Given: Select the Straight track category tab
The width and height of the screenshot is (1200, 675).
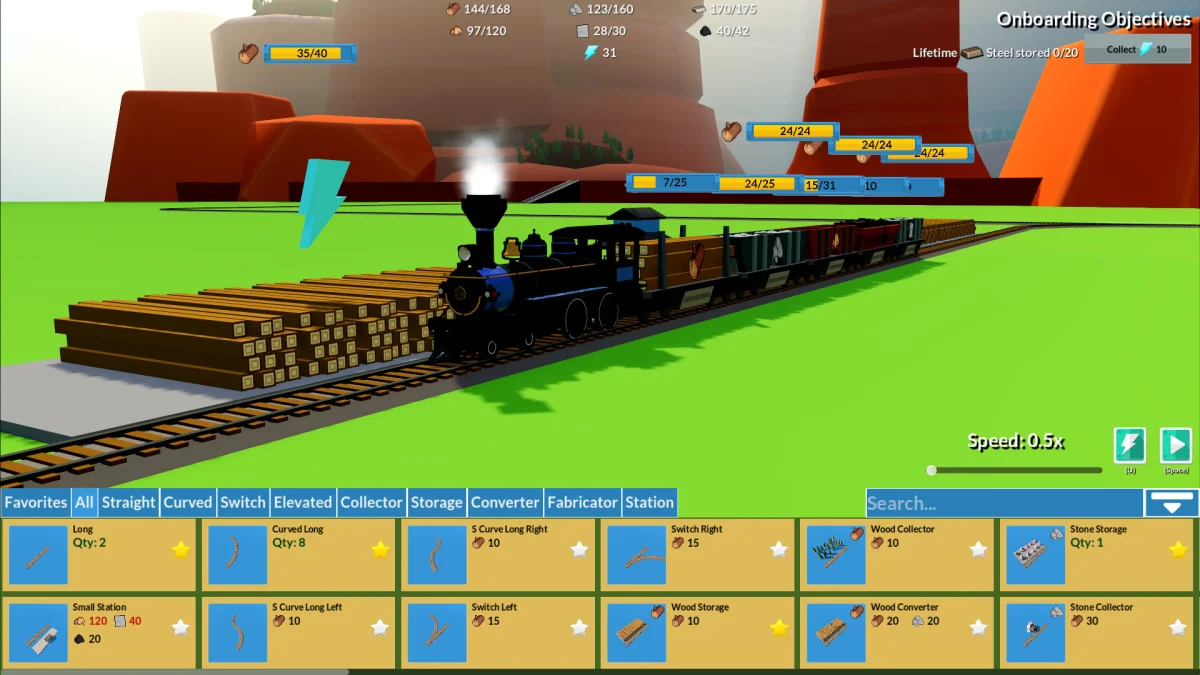Looking at the screenshot, I should coord(128,502).
